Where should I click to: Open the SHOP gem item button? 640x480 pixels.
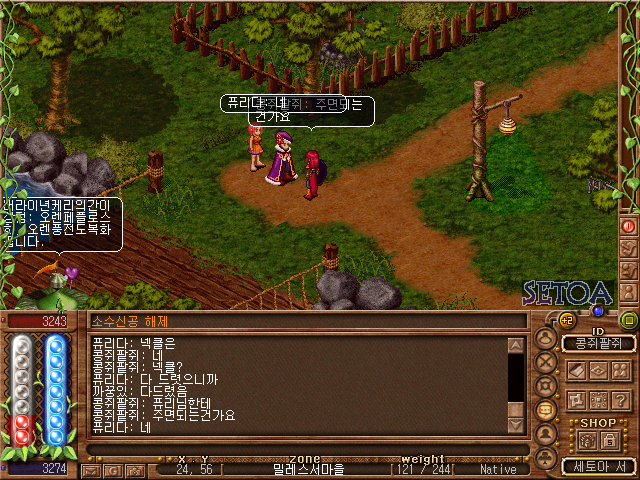pyautogui.click(x=587, y=440)
